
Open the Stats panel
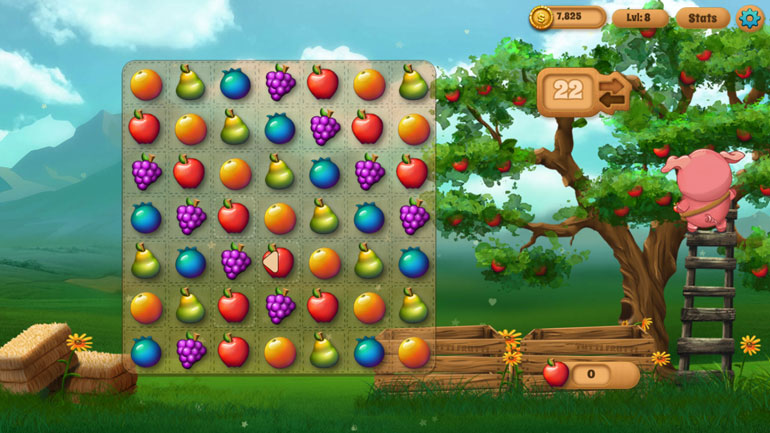pos(702,17)
